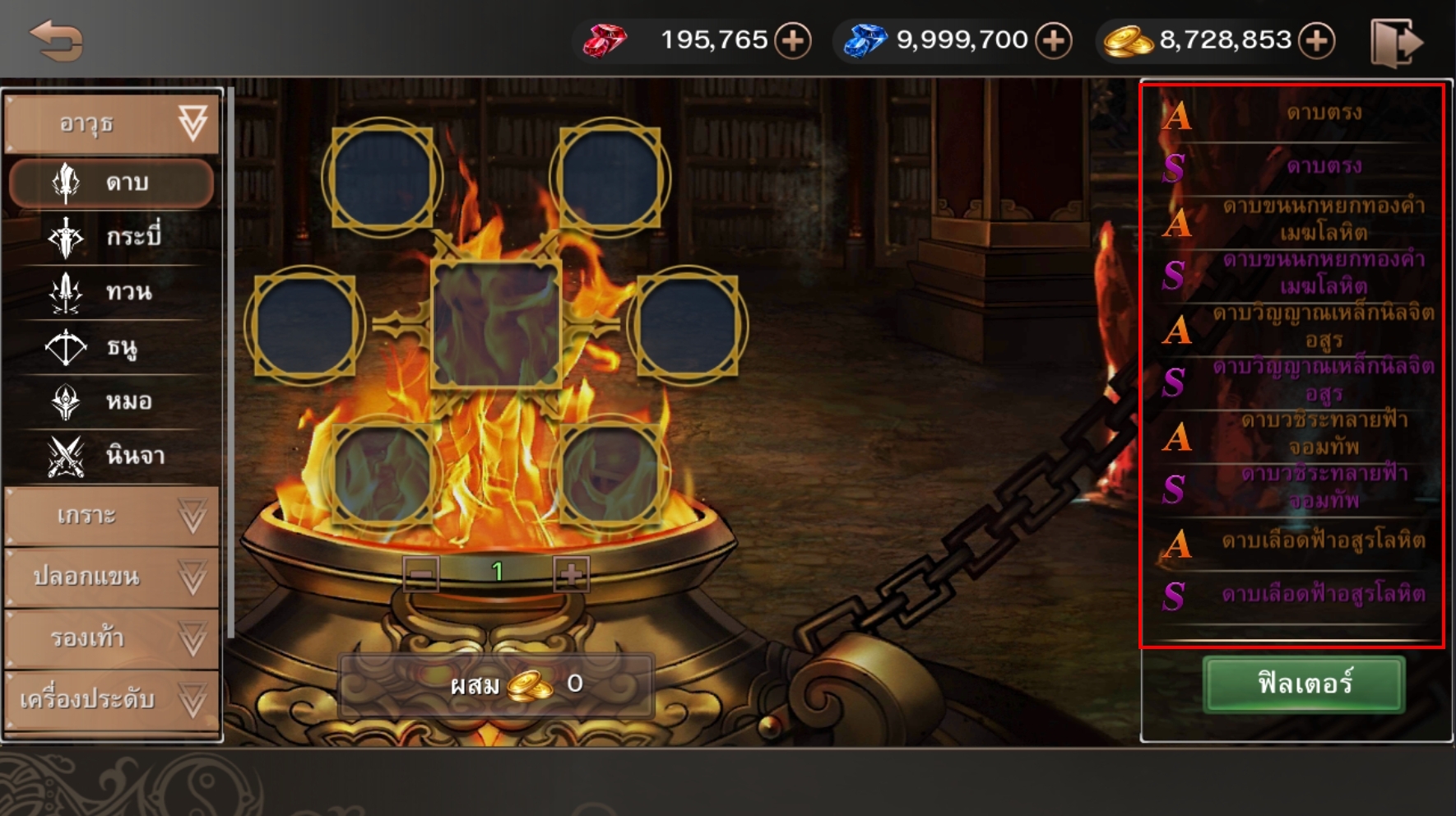Expand the เครื่องประดับ accessories category
Image resolution: width=1456 pixels, height=816 pixels.
tap(112, 699)
